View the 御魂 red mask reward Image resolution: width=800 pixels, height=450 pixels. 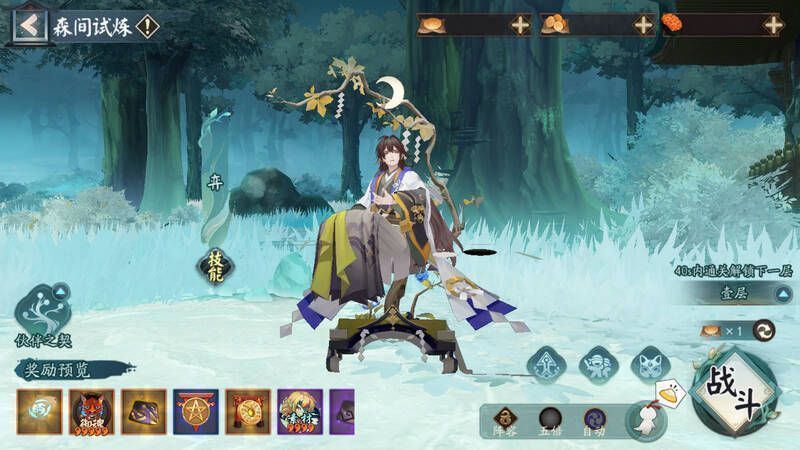pyautogui.click(x=91, y=411)
